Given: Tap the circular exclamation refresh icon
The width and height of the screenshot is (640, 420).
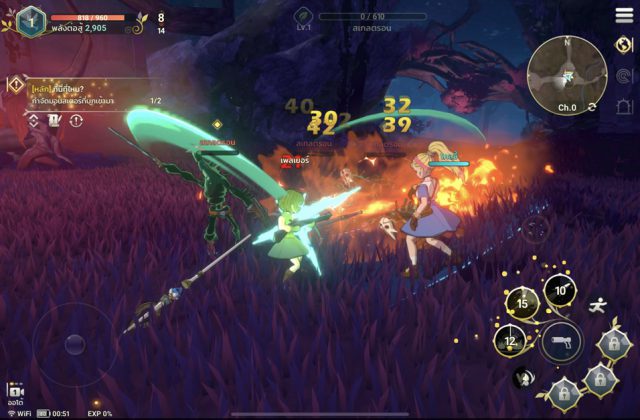Looking at the screenshot, I should pos(76,121).
